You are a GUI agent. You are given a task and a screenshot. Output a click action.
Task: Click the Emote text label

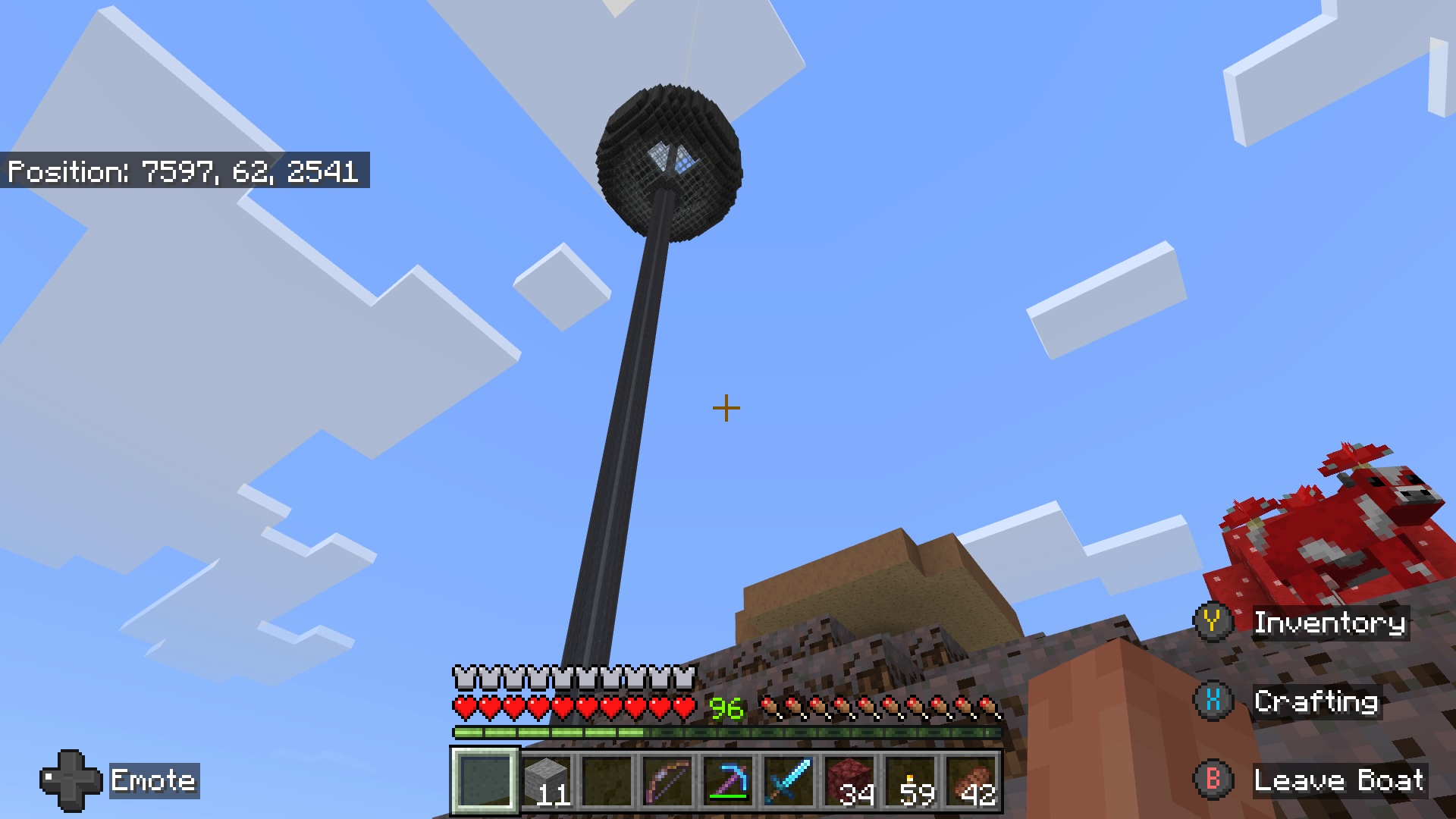153,781
